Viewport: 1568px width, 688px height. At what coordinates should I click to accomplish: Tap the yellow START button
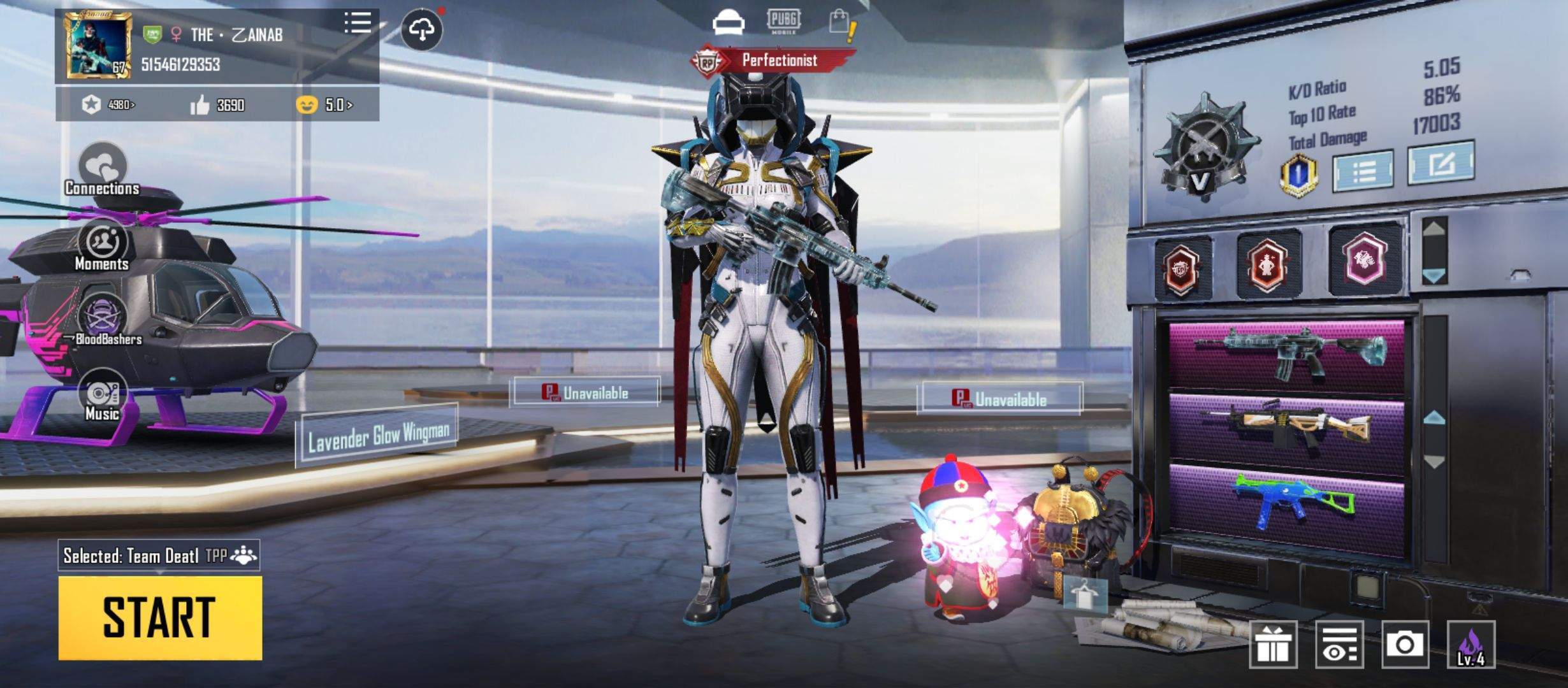(x=160, y=617)
